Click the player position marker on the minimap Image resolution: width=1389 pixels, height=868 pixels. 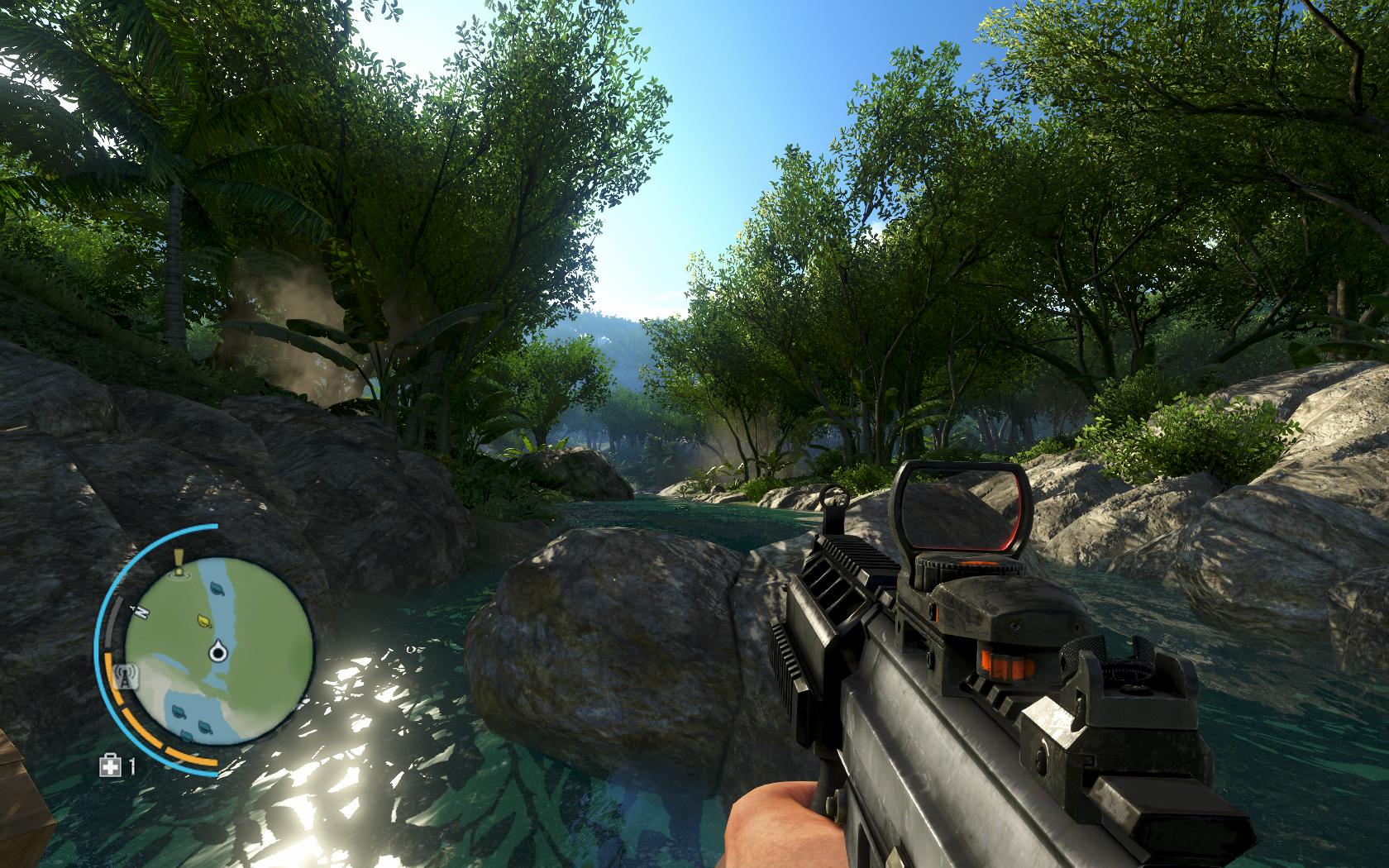(219, 652)
